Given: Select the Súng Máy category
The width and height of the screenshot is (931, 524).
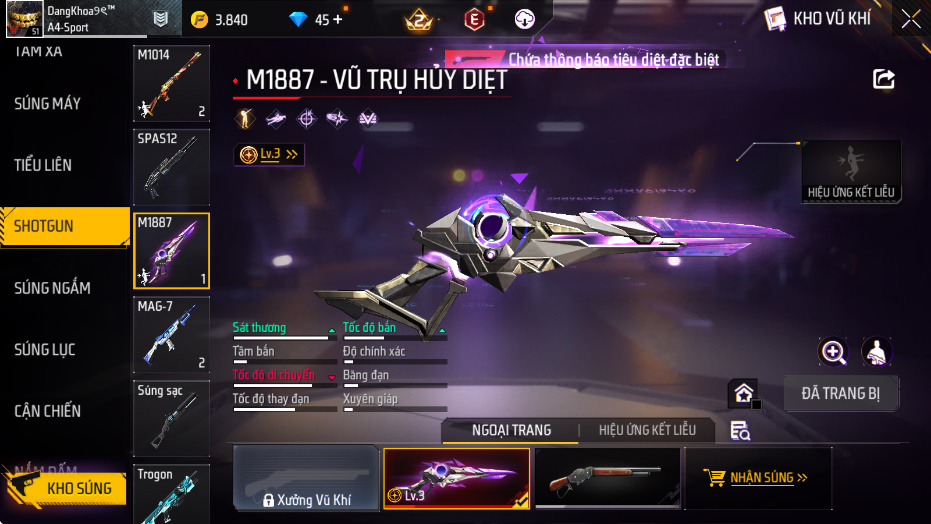Looking at the screenshot, I should click(x=48, y=104).
